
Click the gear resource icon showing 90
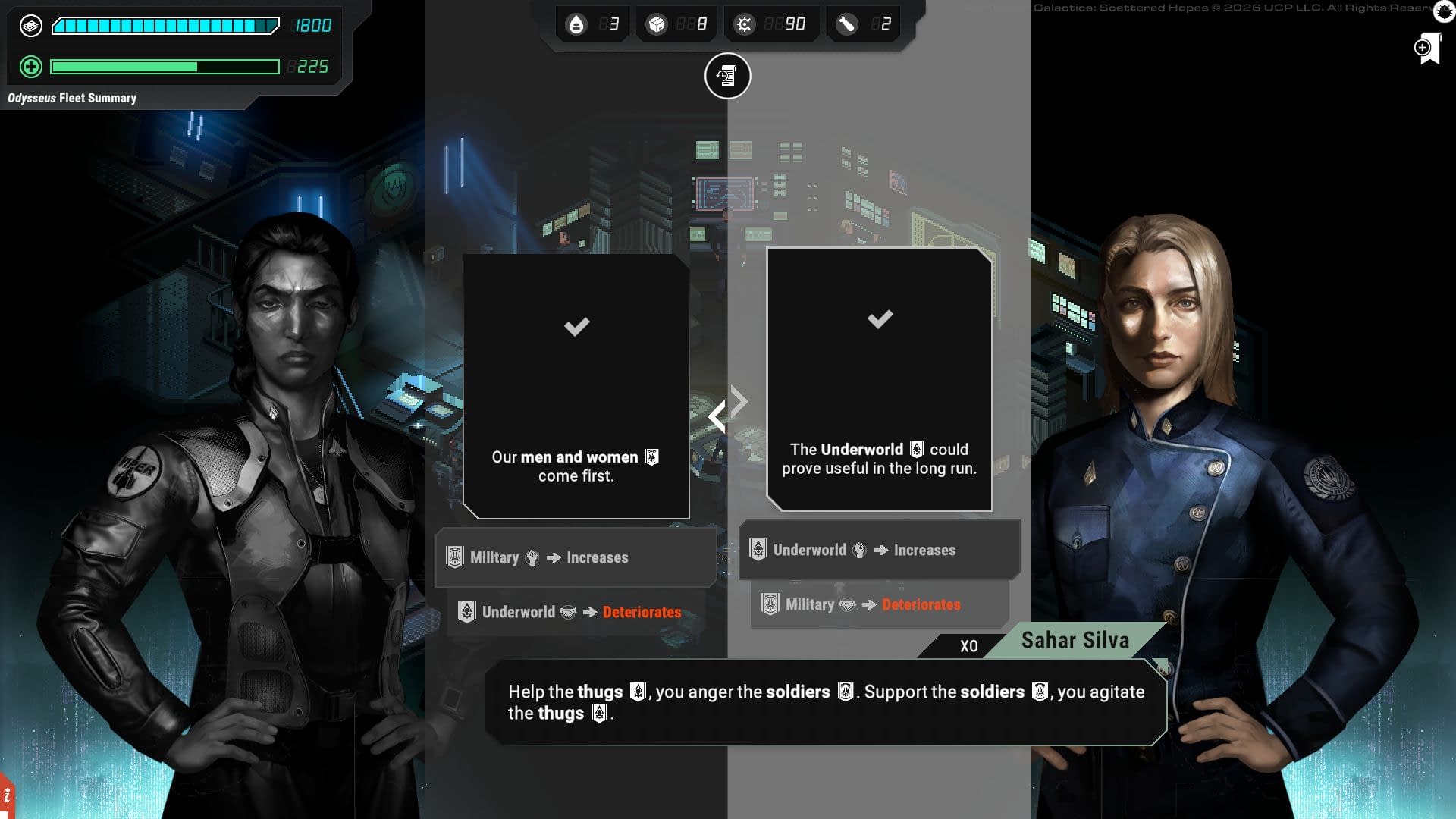point(744,25)
